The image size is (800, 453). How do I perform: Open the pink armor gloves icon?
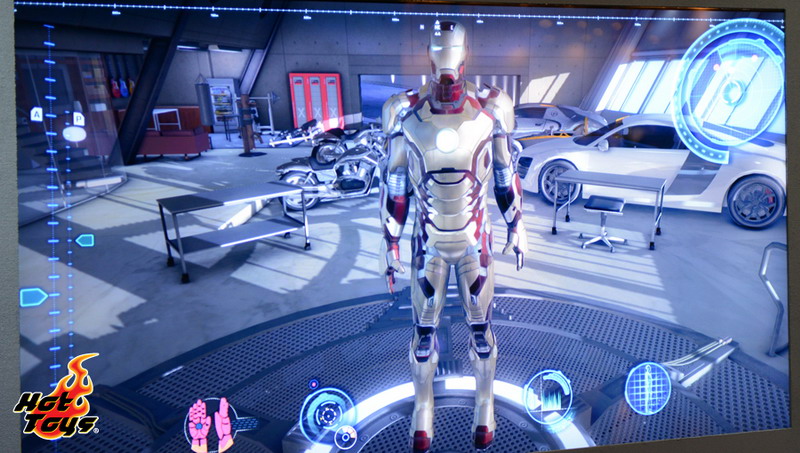coord(212,423)
